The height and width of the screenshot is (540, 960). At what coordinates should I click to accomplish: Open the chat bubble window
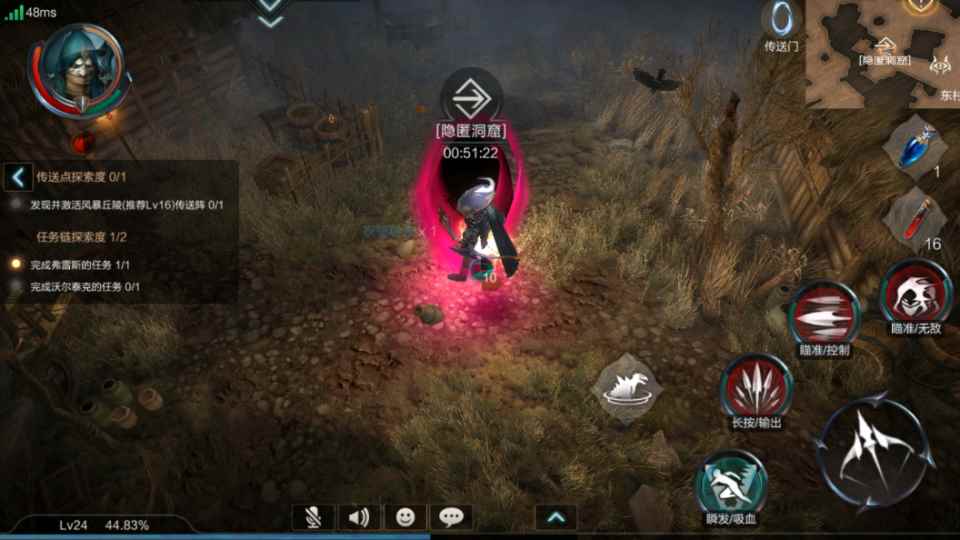click(451, 517)
